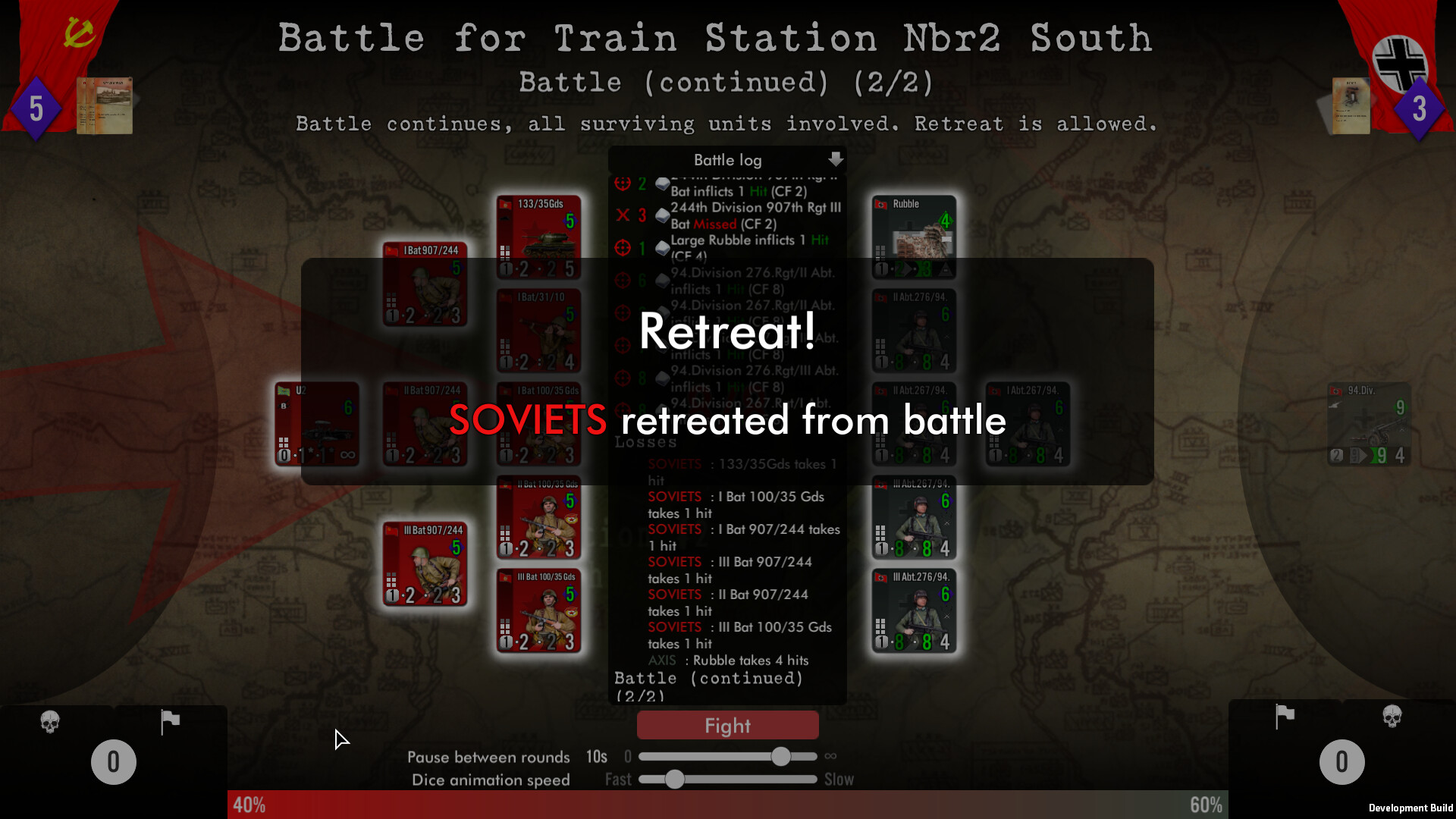The image size is (1456, 819).
Task: Click the Soviet flag on the 133/35Gds tank card
Action: pos(506,203)
